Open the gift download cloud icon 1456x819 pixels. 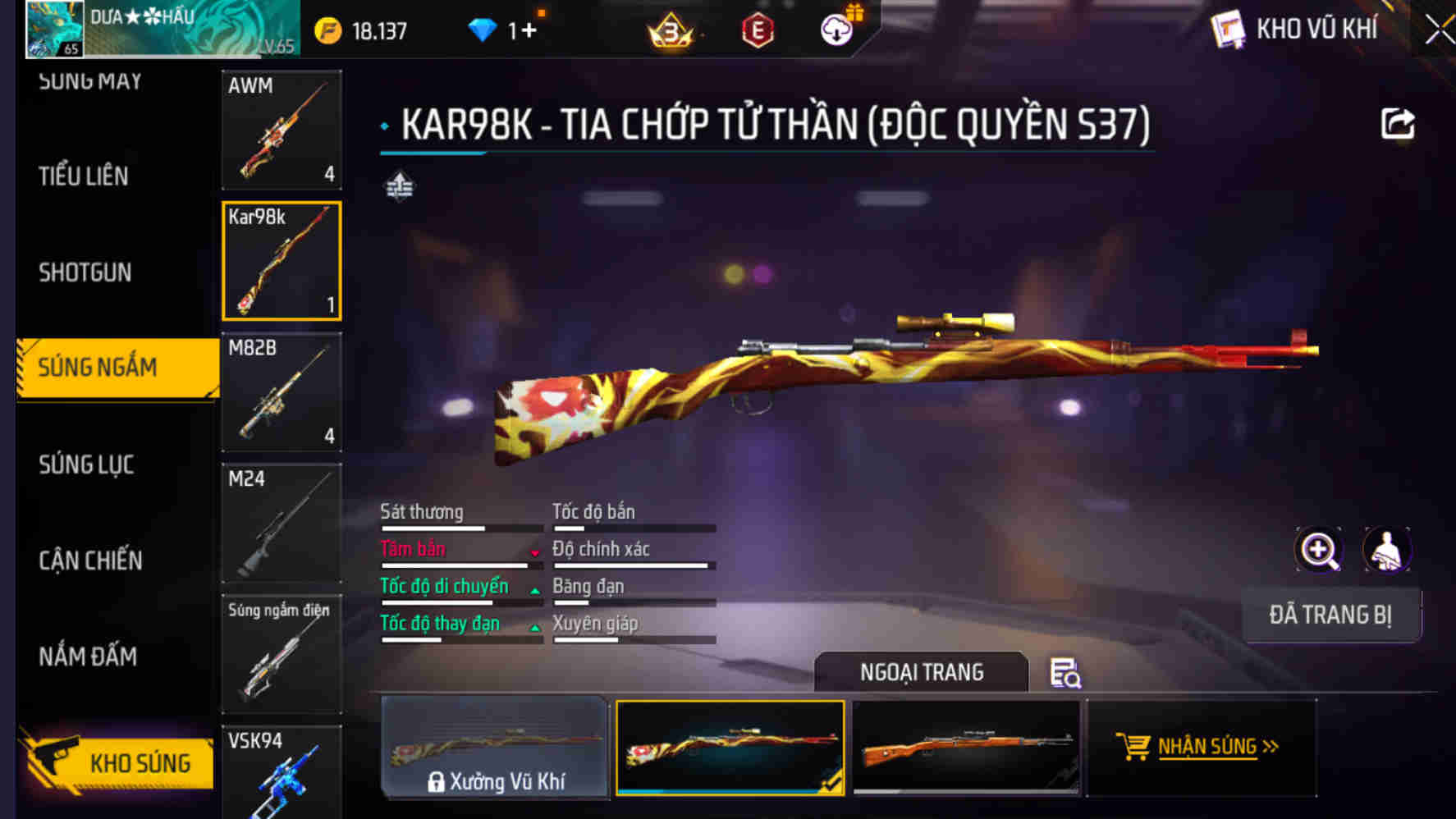point(836,28)
